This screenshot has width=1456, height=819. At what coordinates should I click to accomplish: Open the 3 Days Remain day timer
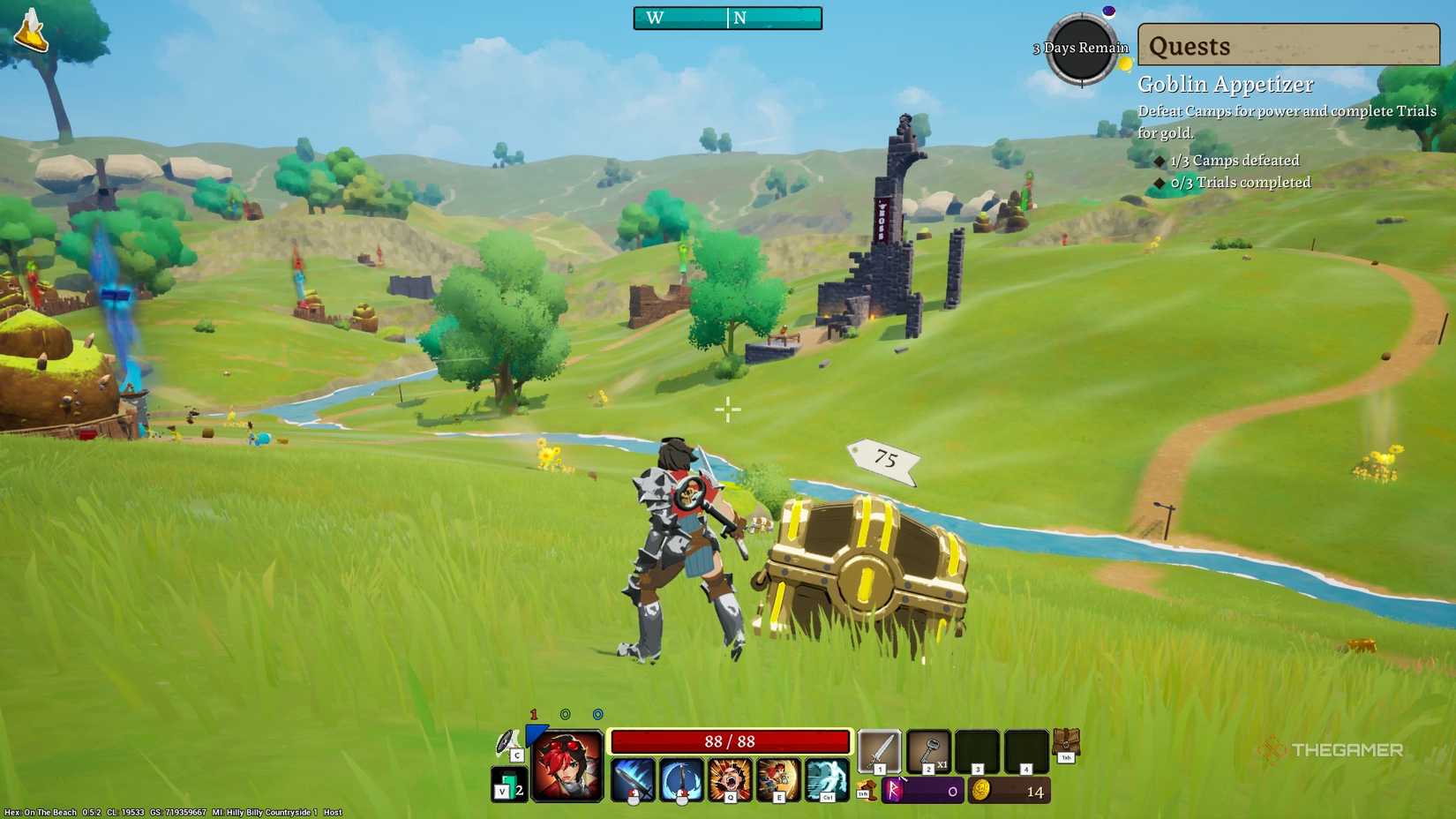[x=1080, y=48]
